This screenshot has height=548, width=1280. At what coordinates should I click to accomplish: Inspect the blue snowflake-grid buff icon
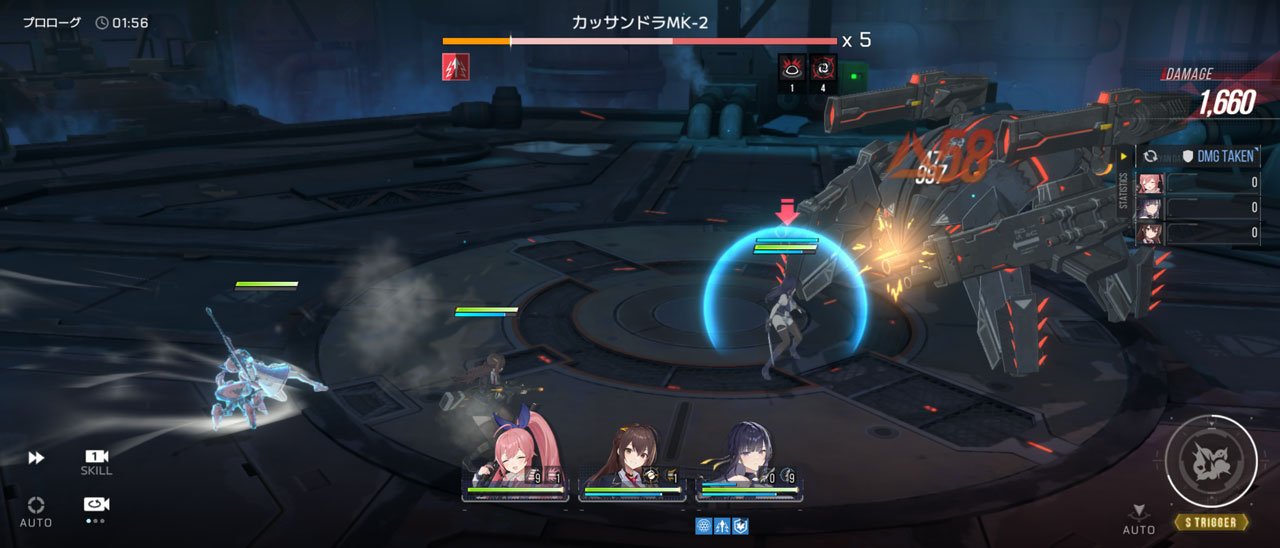703,526
